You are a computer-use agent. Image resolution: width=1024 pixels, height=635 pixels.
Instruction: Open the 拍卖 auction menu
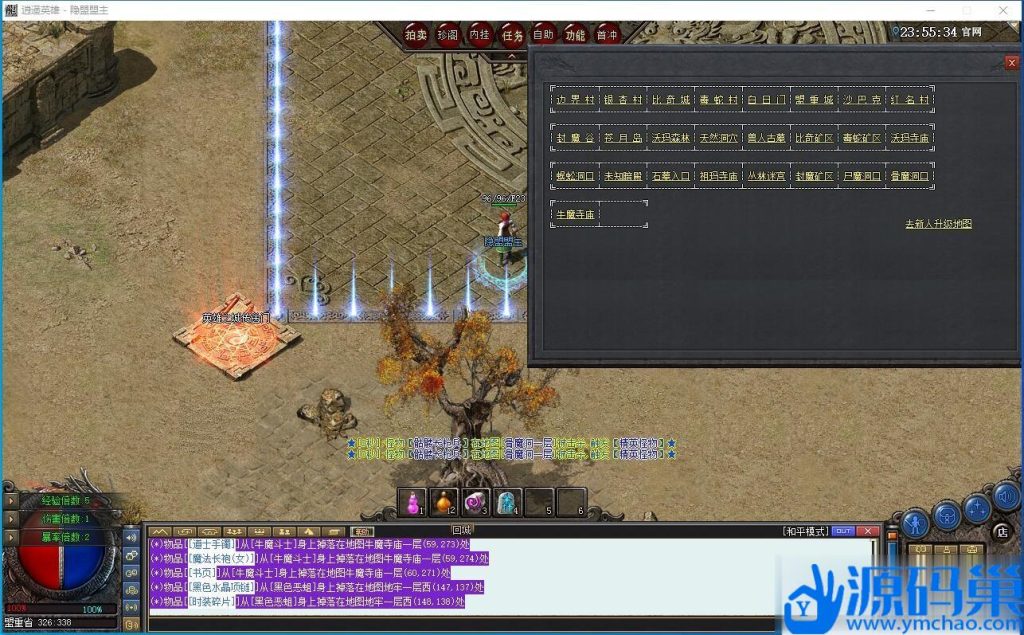point(416,34)
